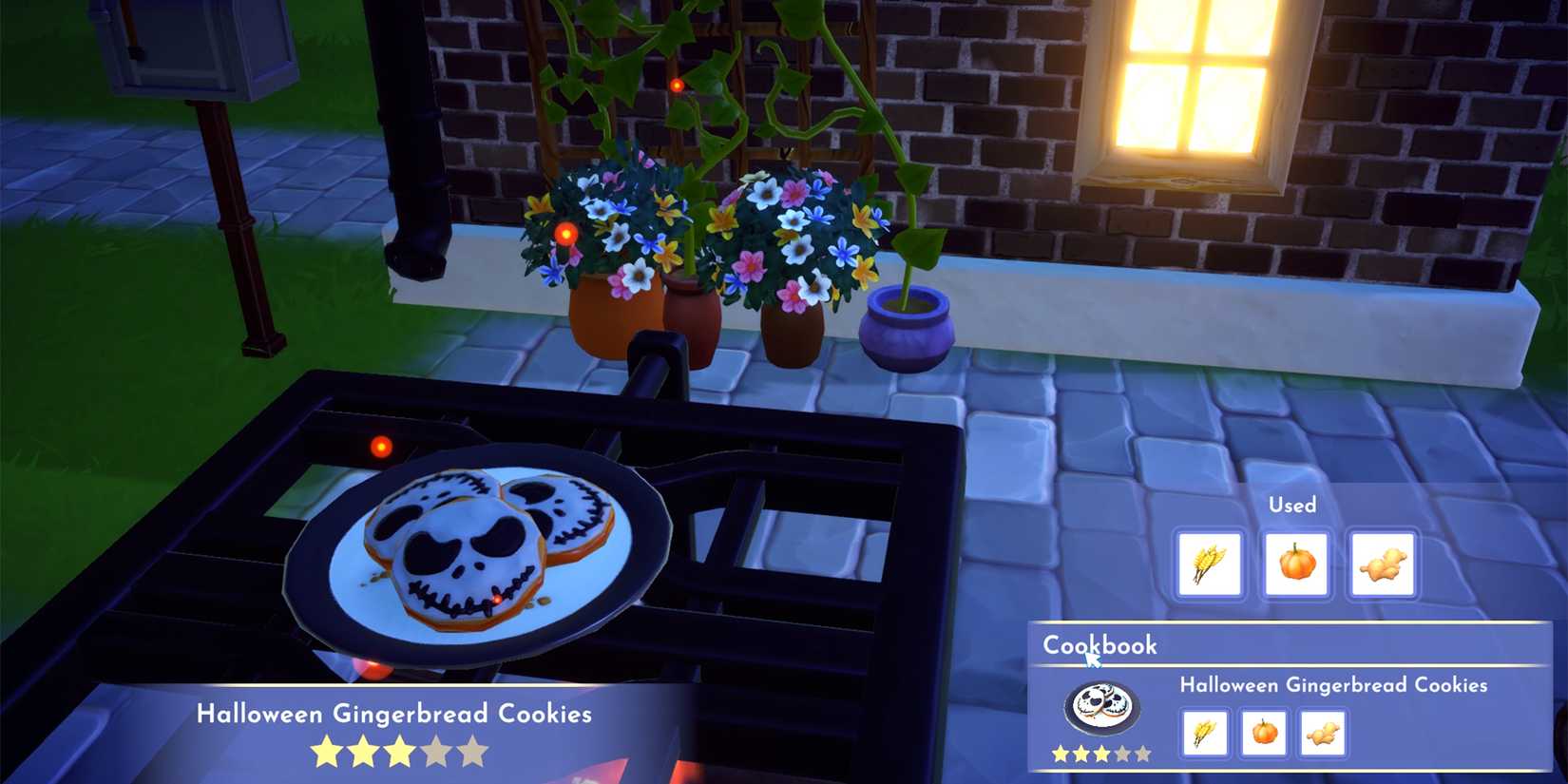Click the ginger ingredient in the Cookbook entry
This screenshot has width=1568, height=784.
tap(1323, 732)
